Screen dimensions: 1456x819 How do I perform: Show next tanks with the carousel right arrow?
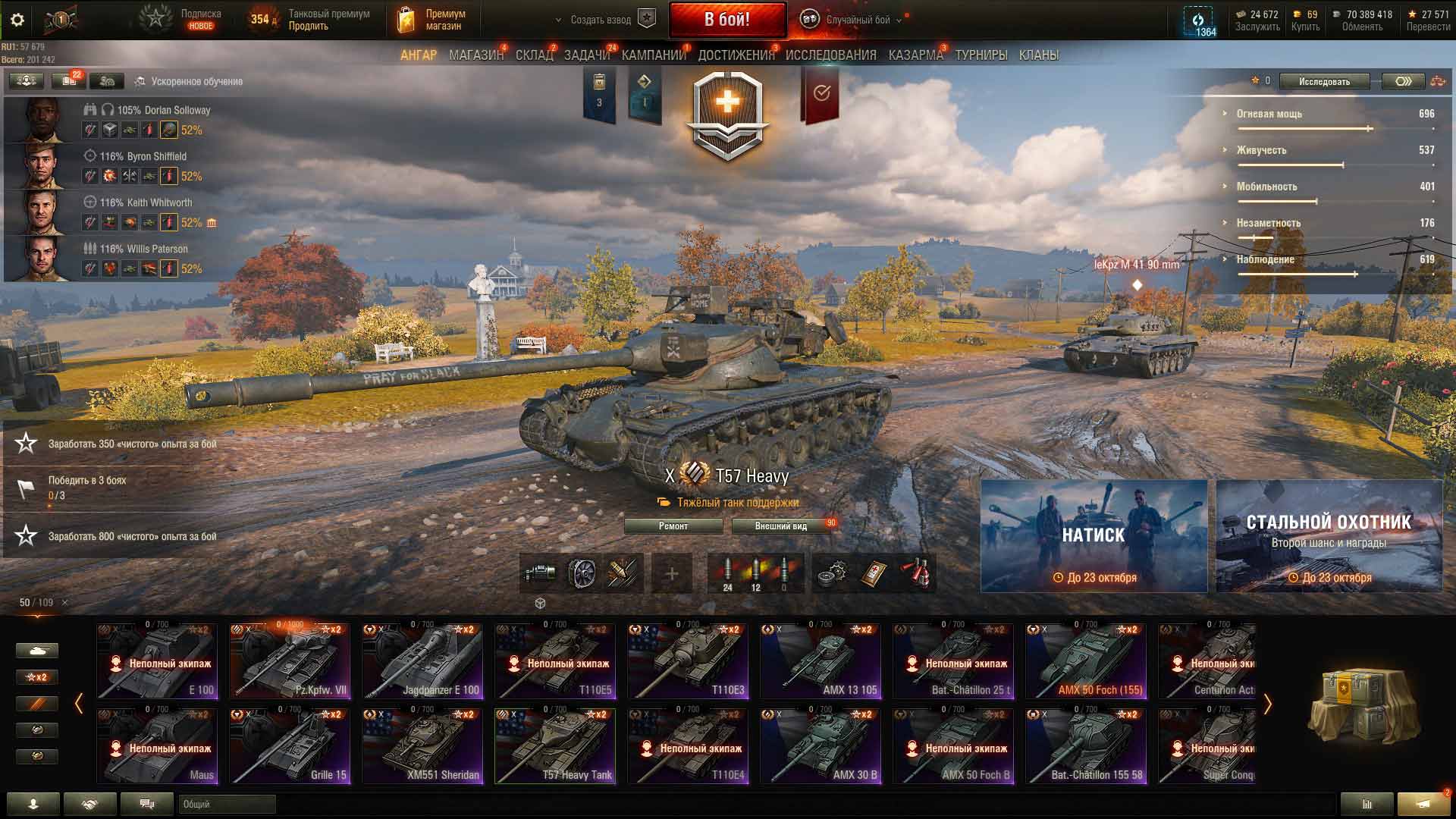pos(1267,704)
